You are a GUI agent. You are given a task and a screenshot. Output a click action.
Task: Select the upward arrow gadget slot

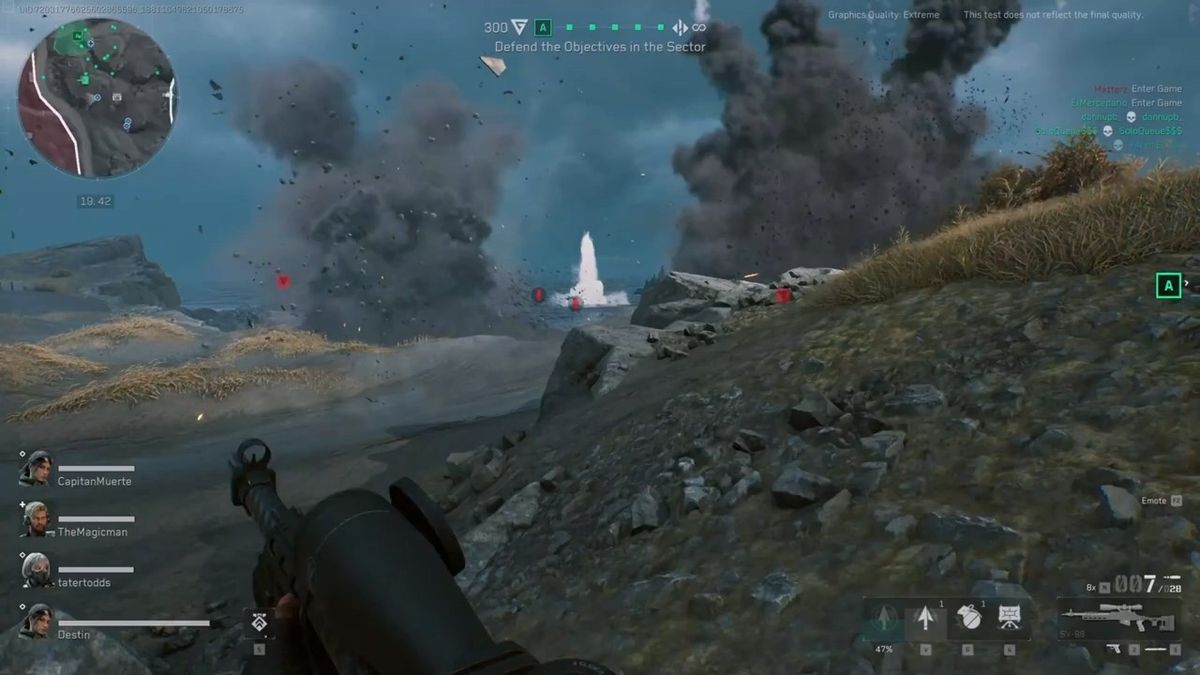coord(926,618)
